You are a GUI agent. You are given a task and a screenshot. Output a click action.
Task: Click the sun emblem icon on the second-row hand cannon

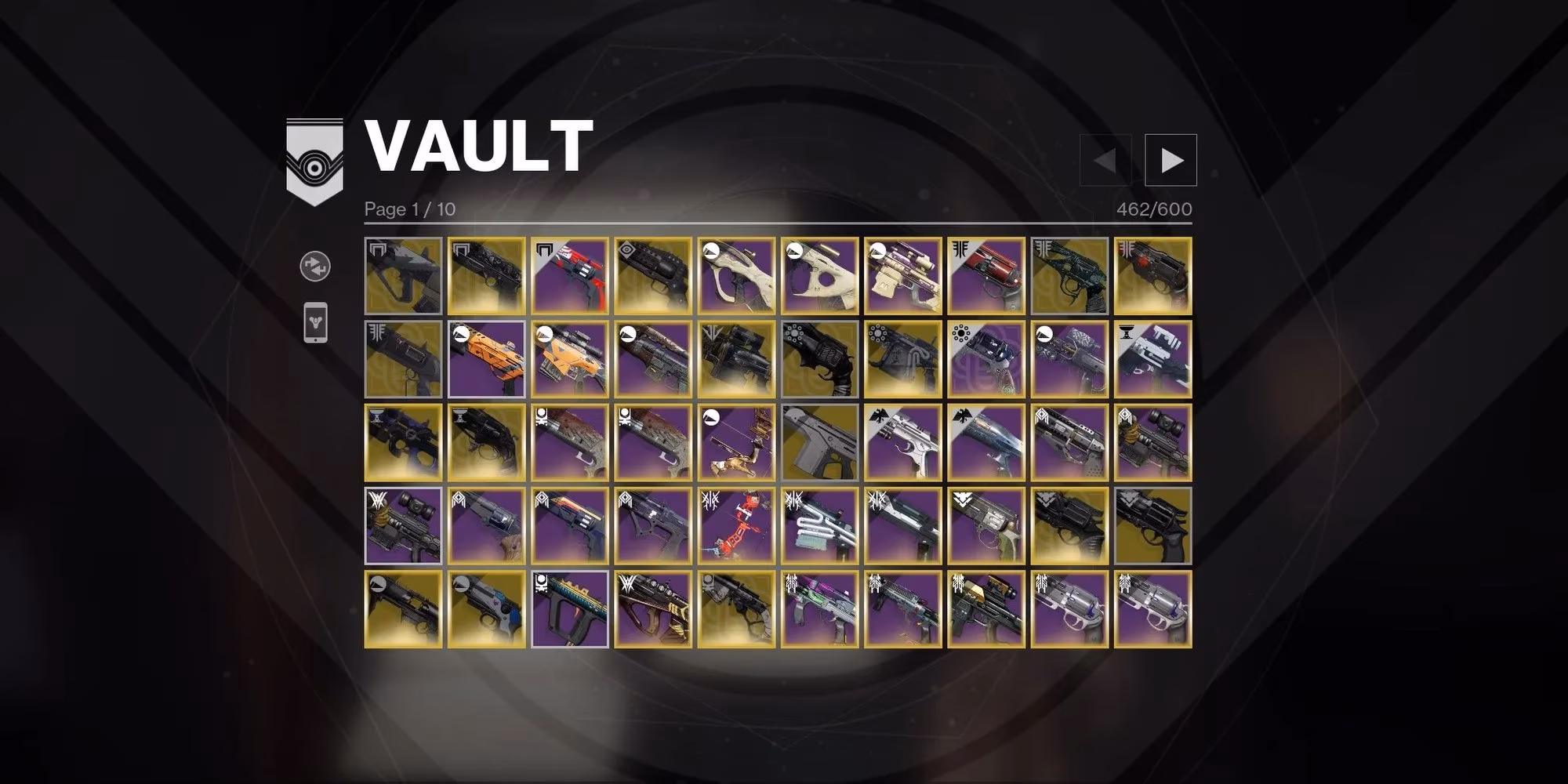793,334
